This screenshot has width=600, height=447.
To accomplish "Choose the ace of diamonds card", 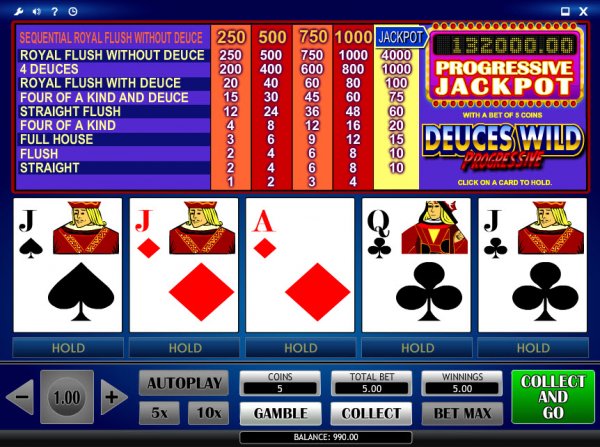I will click(300, 265).
